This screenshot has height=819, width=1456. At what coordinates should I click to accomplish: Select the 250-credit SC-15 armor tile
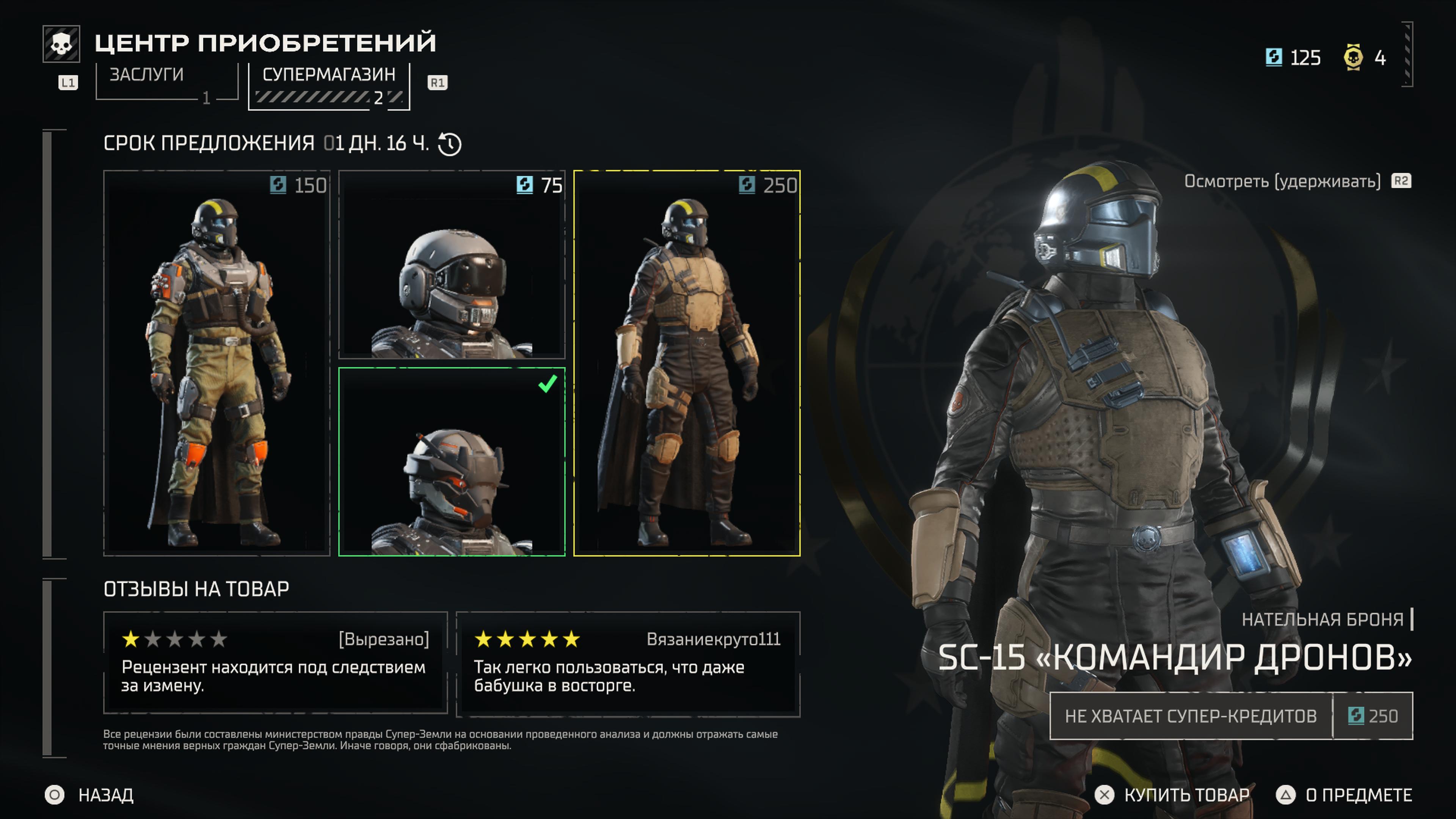click(x=687, y=363)
